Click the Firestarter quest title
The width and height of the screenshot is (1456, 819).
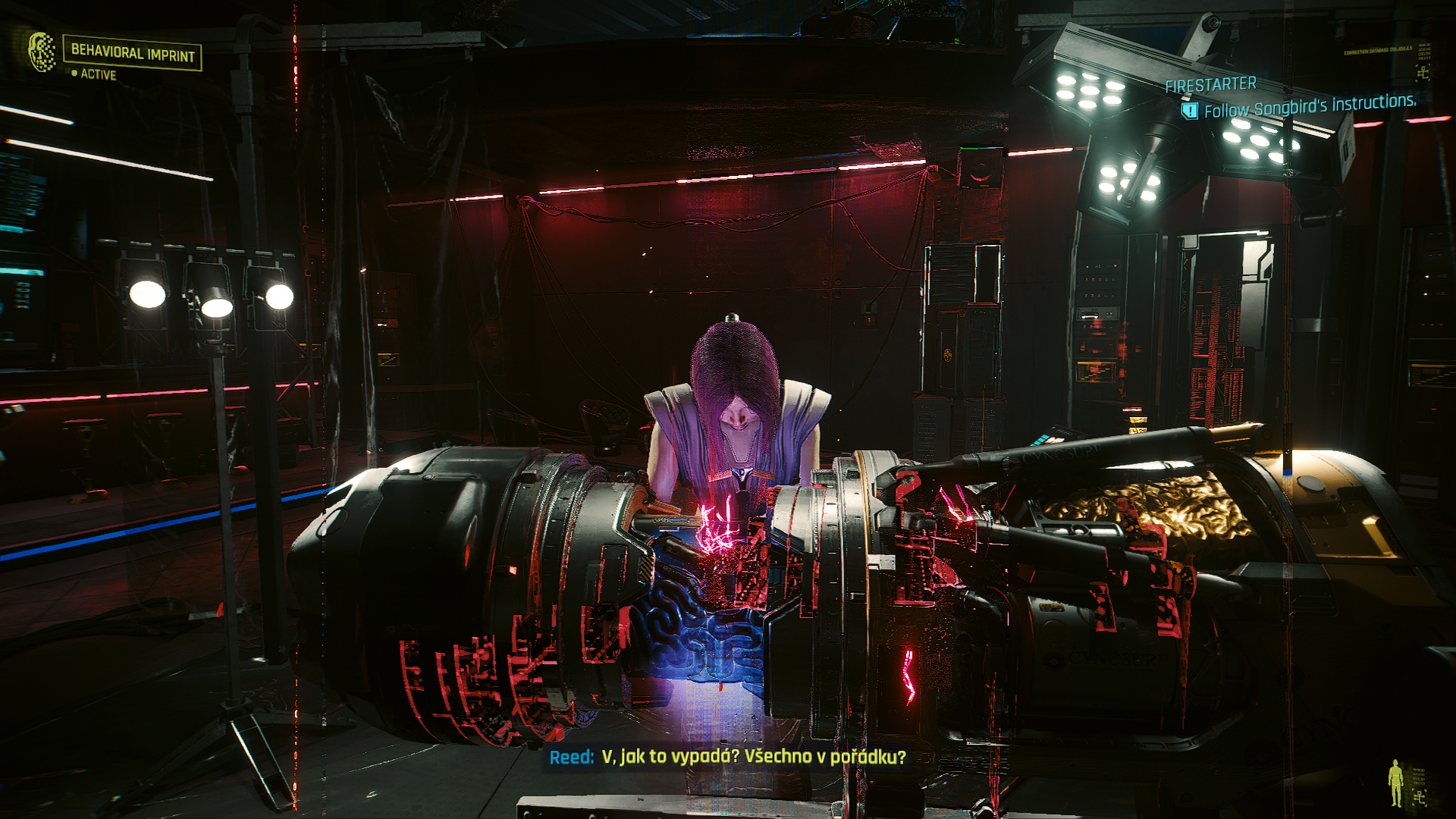click(x=1210, y=85)
